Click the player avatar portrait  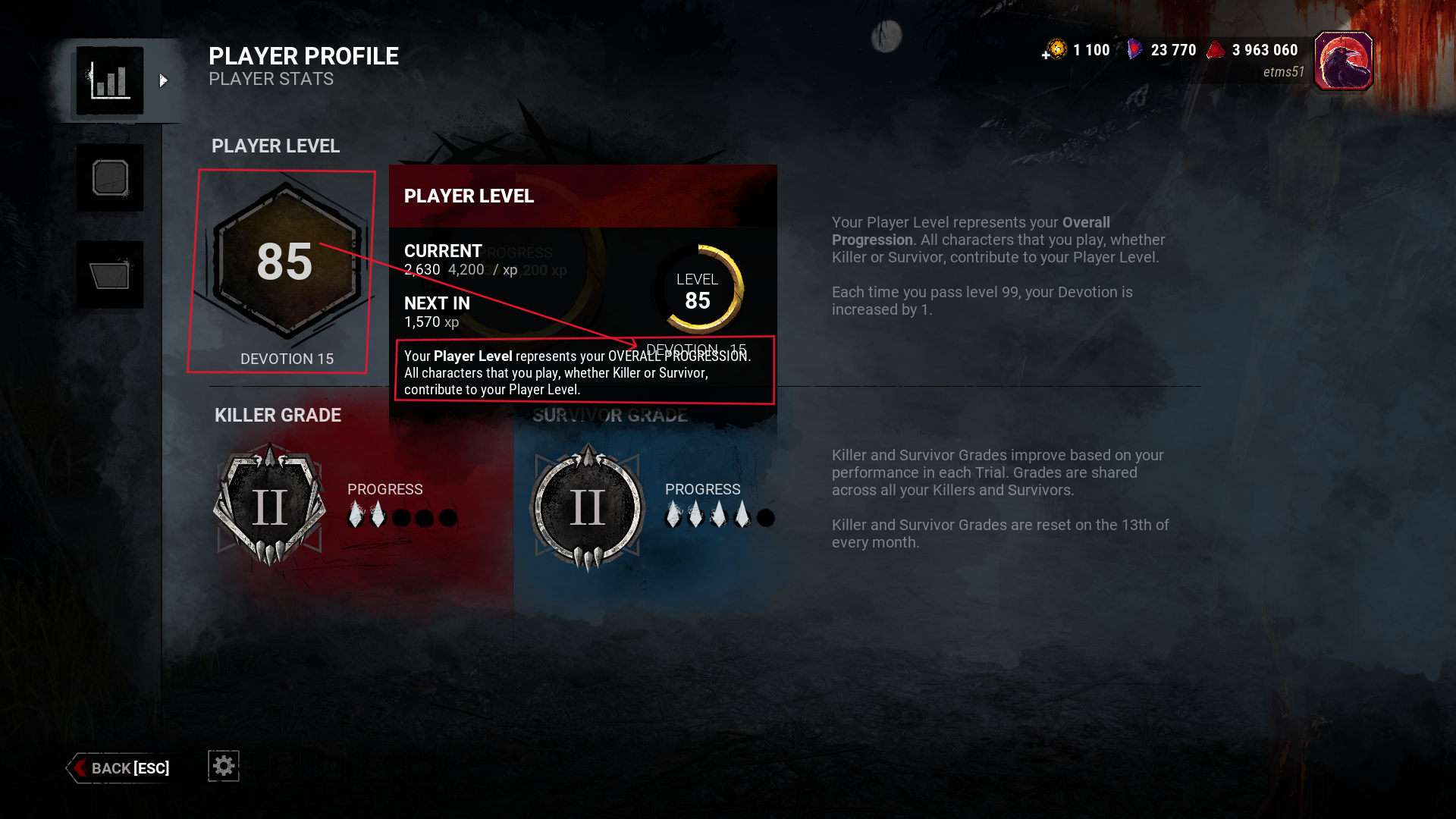click(1344, 60)
